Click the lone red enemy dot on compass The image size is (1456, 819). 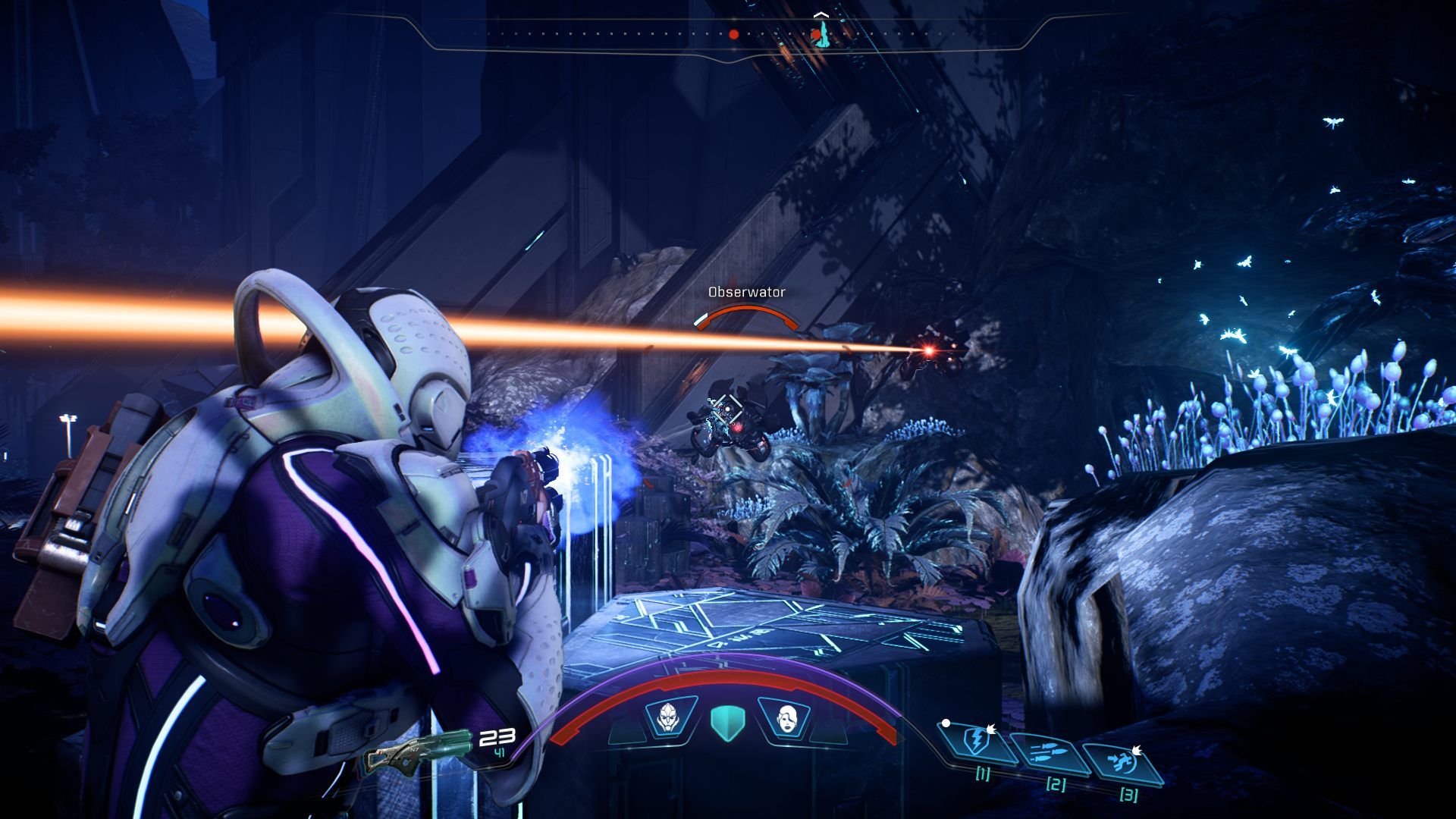(733, 34)
